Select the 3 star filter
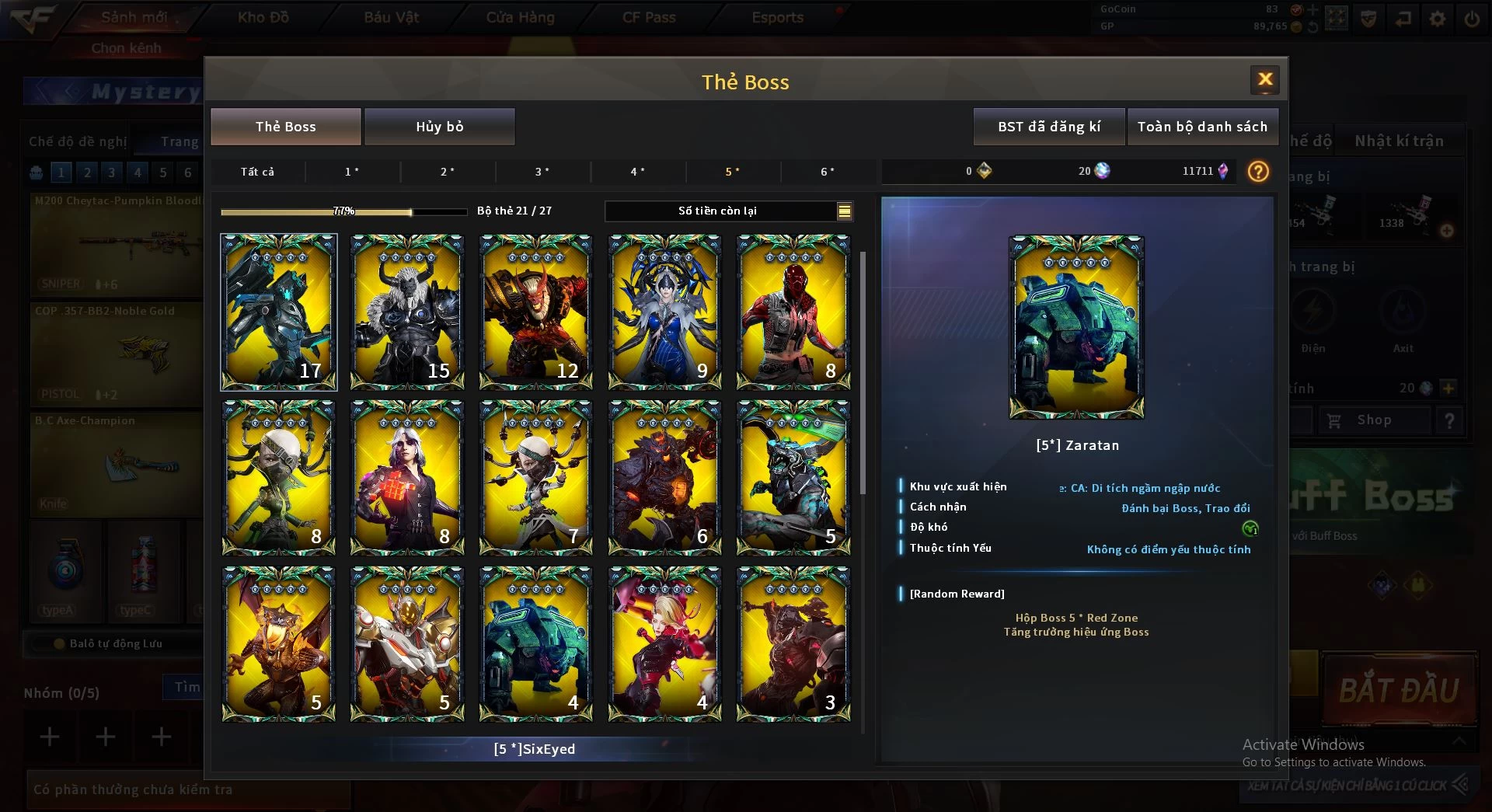This screenshot has height=812, width=1492. (542, 172)
